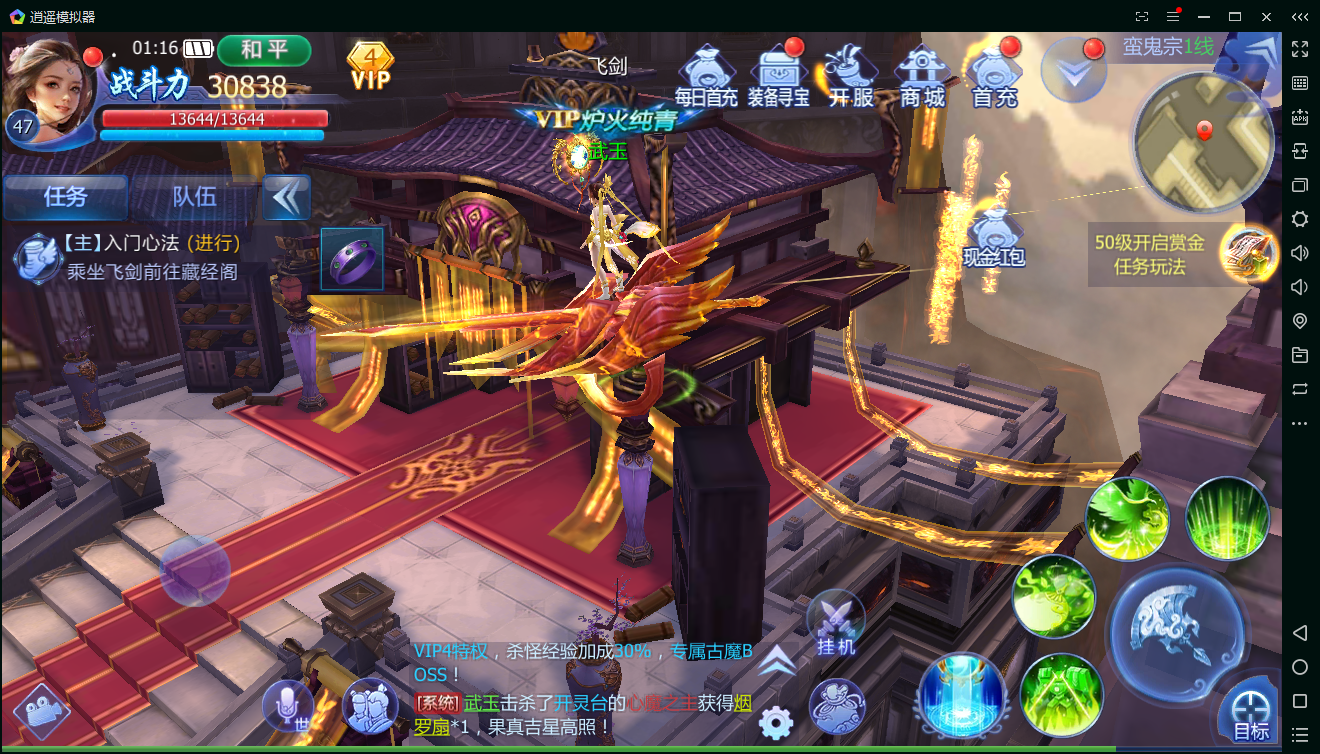Image resolution: width=1320 pixels, height=754 pixels.
Task: Claim the 现金红包 cash red packet
Action: [994, 238]
